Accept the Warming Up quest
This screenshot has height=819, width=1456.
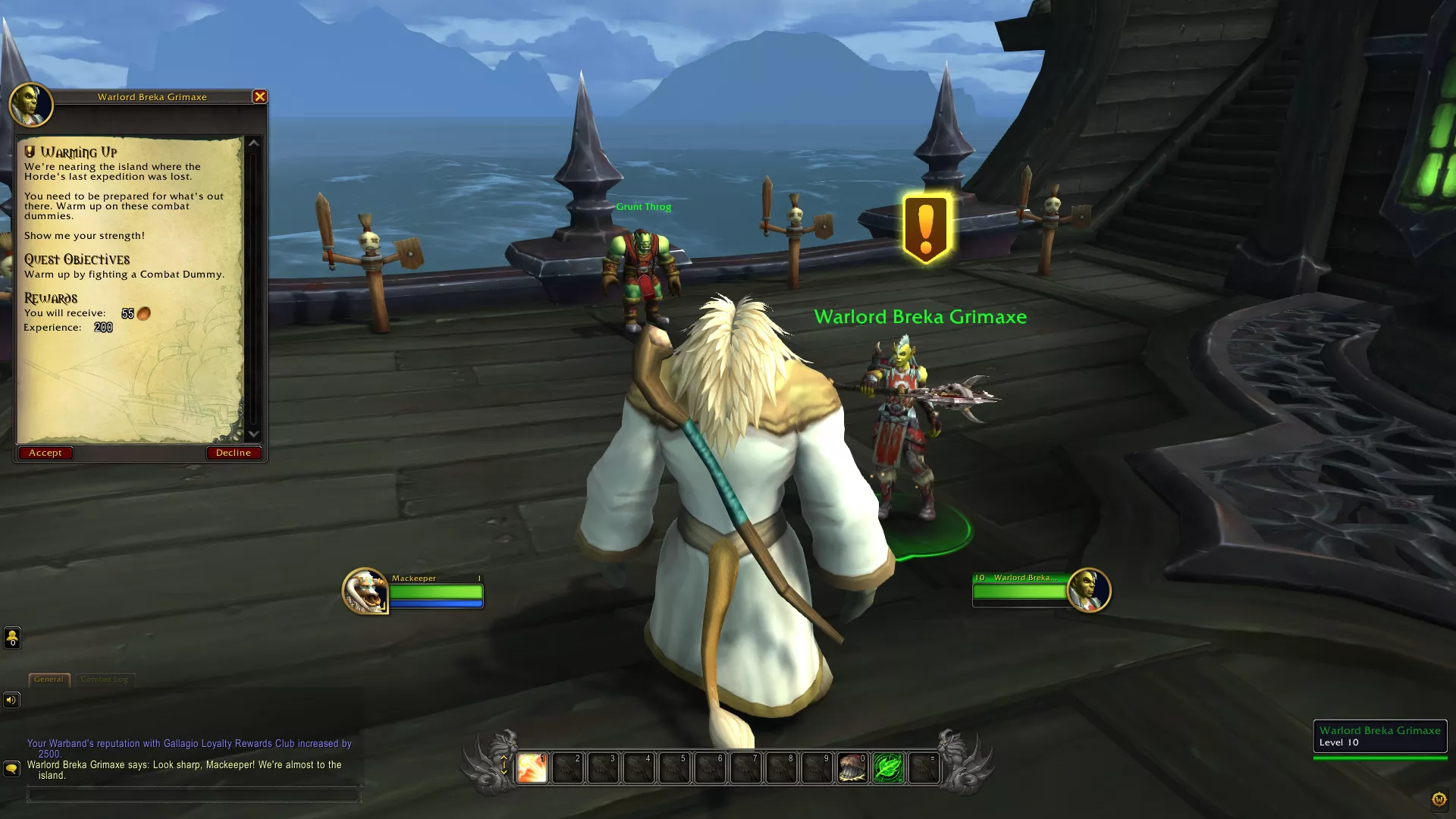45,453
